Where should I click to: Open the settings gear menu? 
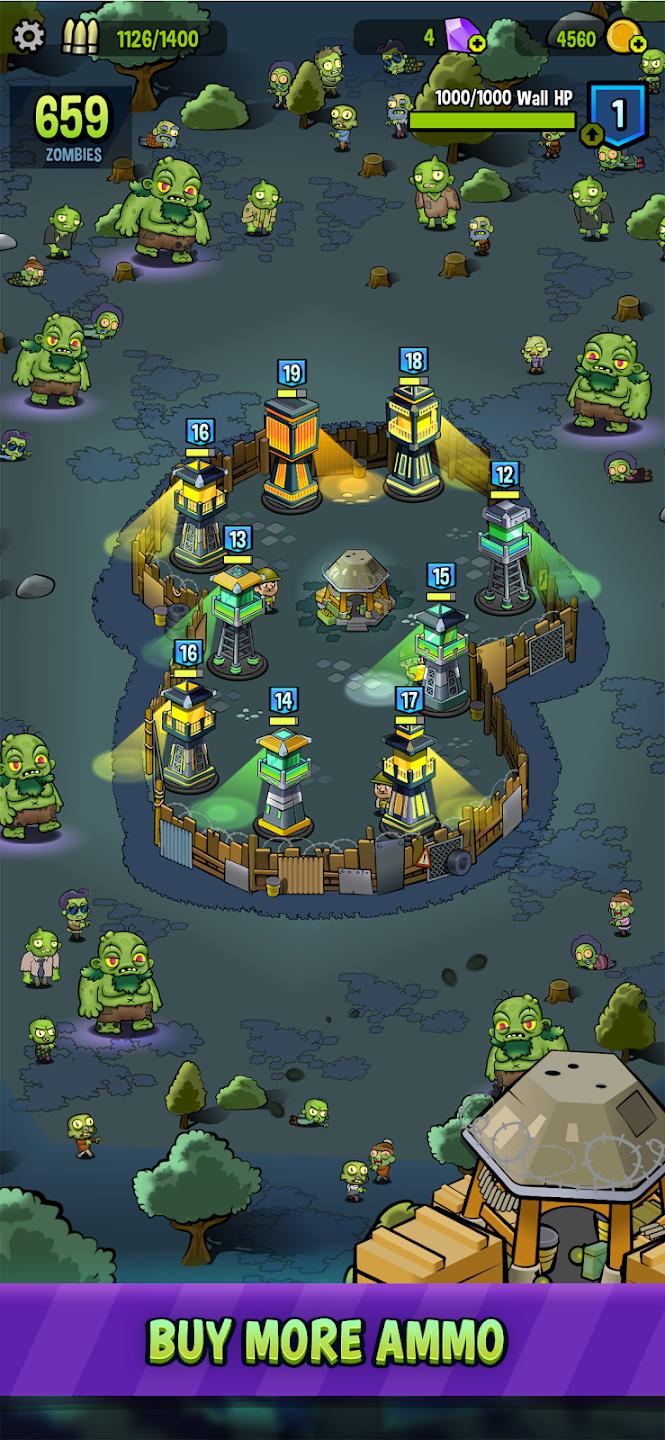[x=28, y=38]
